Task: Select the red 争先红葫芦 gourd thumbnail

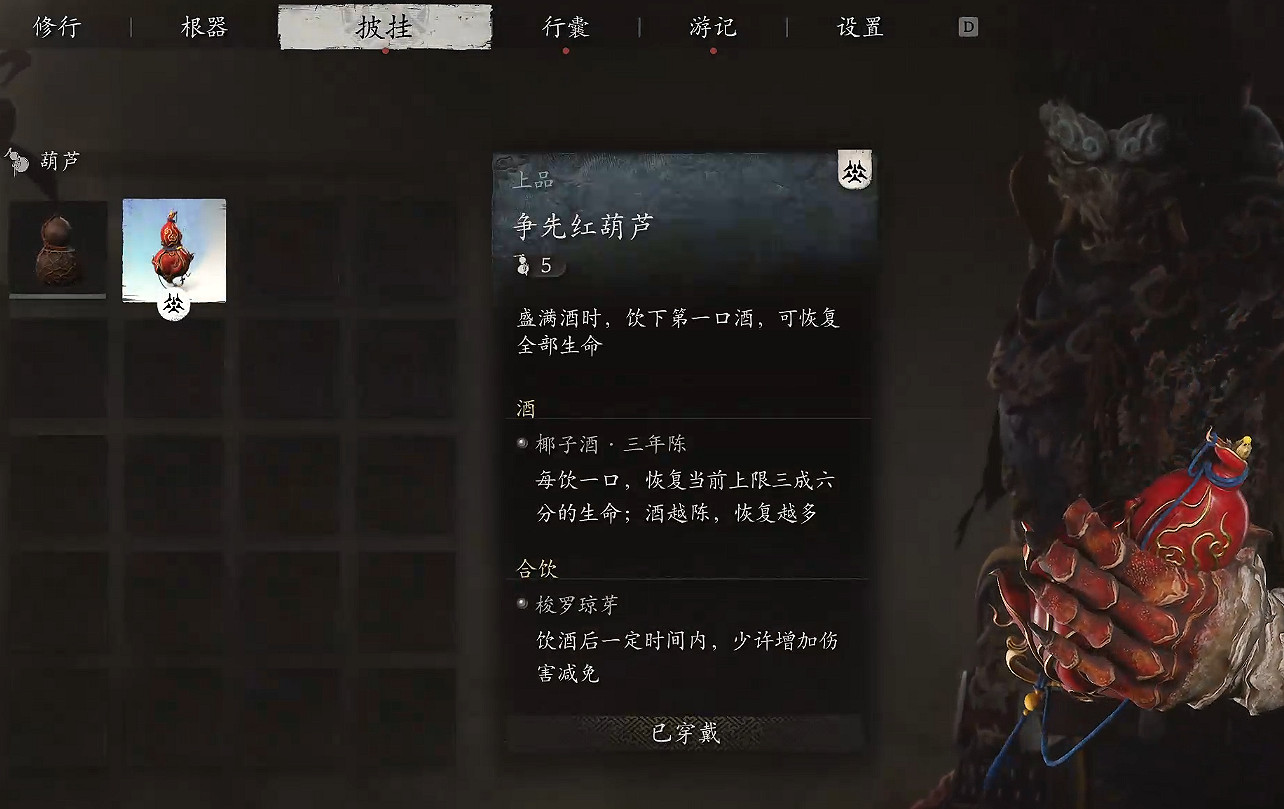Action: coord(174,249)
